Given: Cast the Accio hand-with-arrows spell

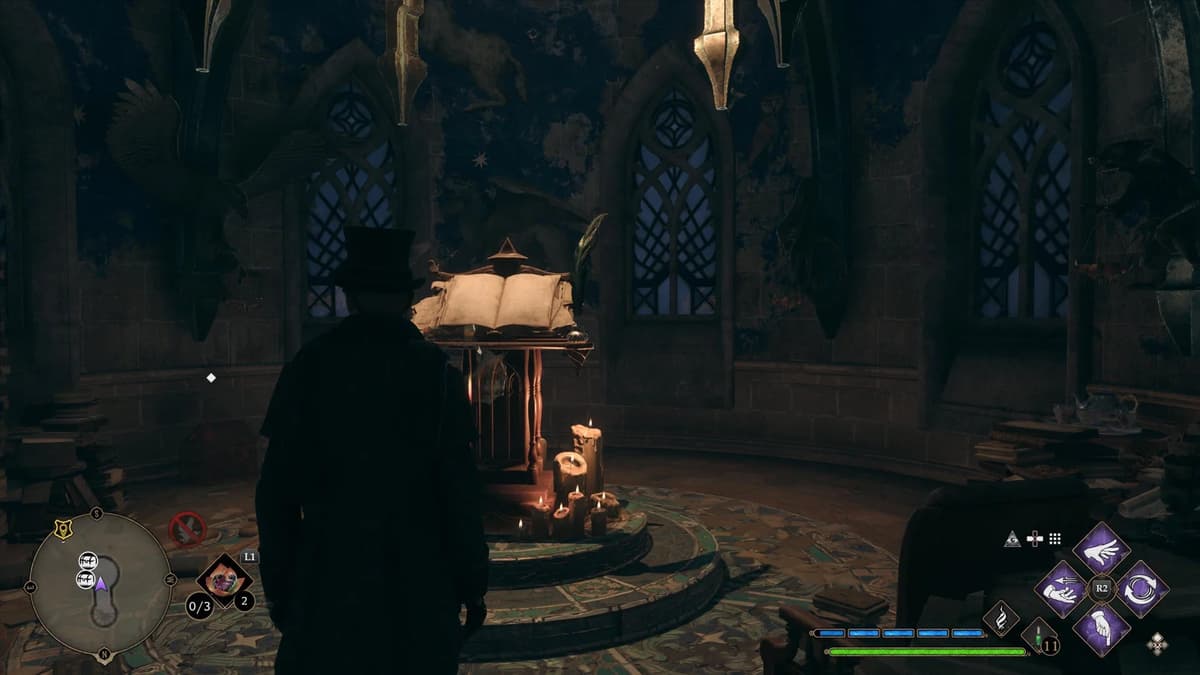Looking at the screenshot, I should [1061, 589].
